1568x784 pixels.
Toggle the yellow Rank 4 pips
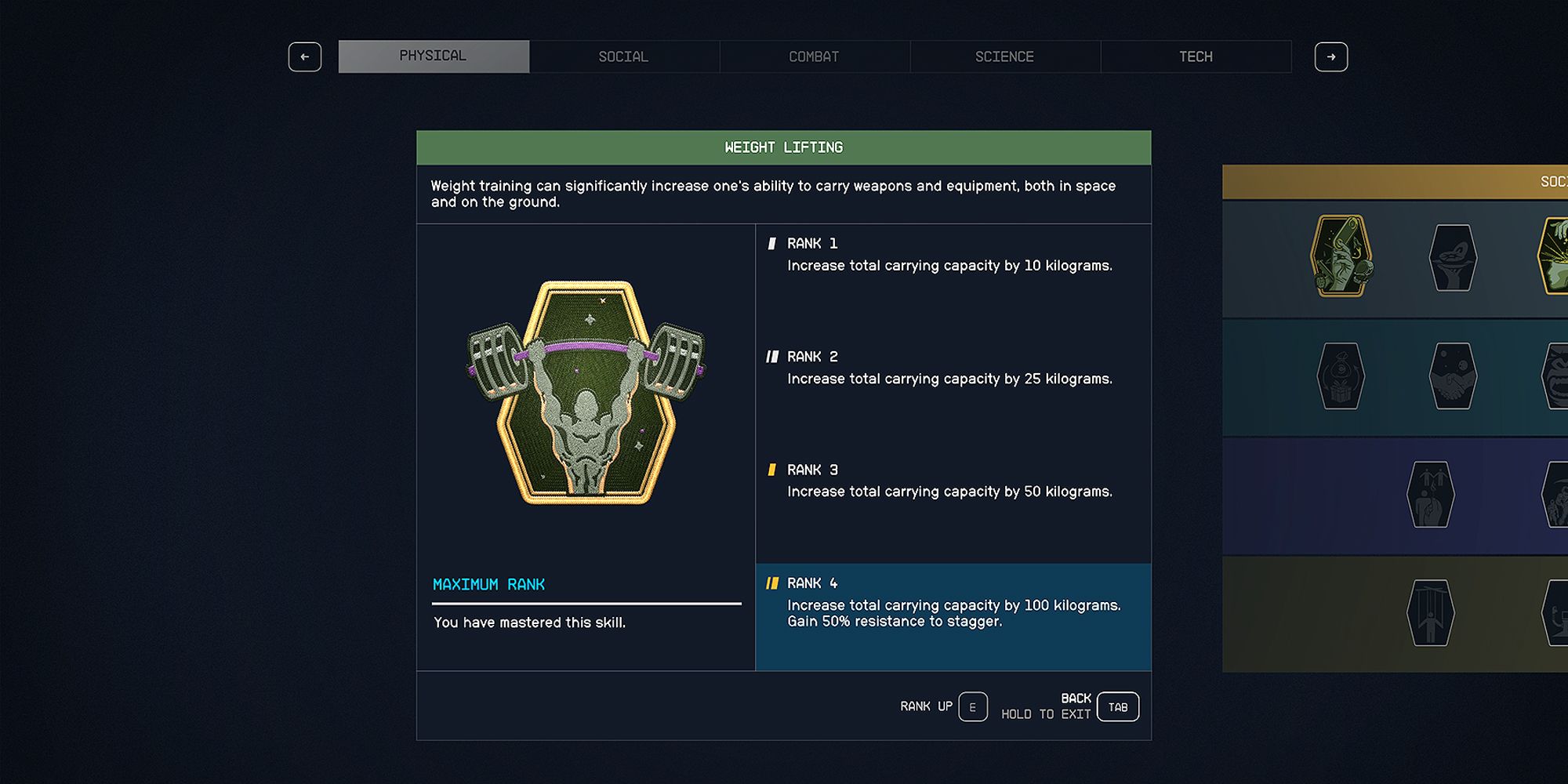(773, 583)
